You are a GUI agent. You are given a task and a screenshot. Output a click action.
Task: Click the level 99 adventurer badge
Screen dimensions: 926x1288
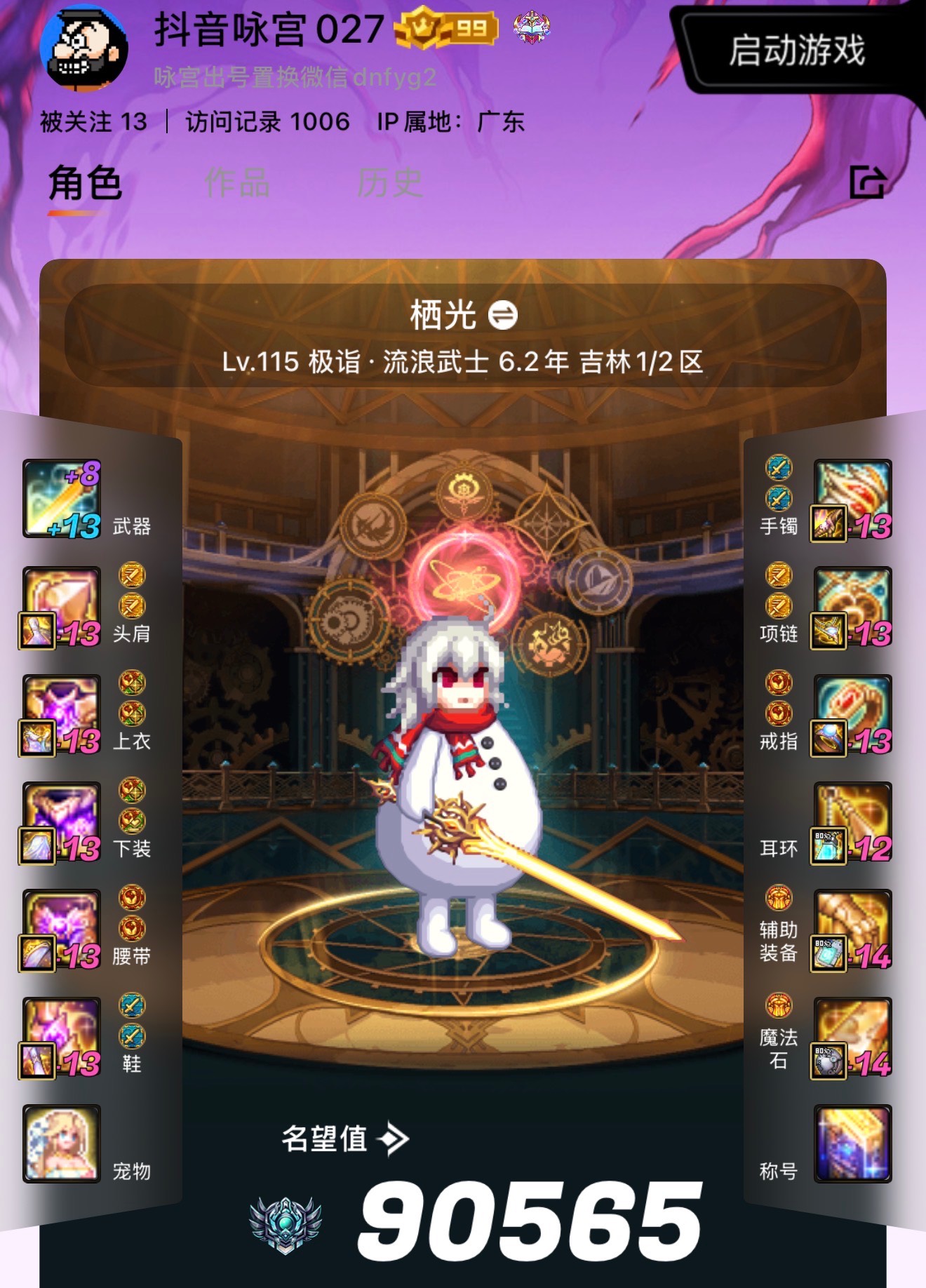point(443,28)
